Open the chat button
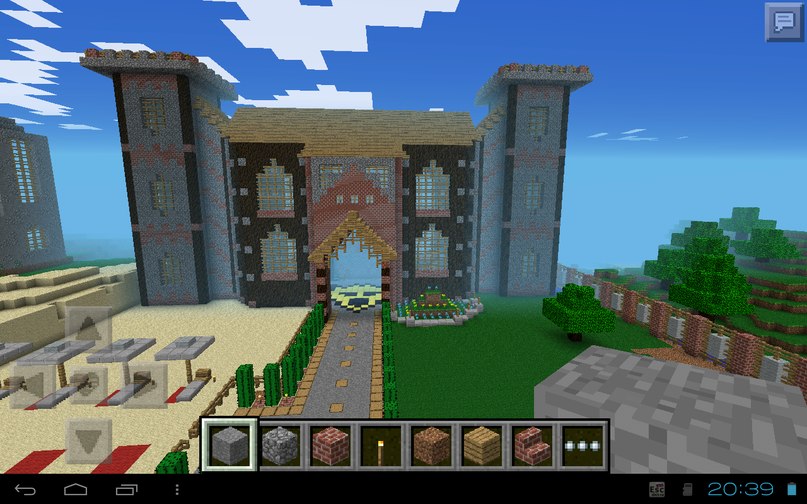 click(784, 22)
